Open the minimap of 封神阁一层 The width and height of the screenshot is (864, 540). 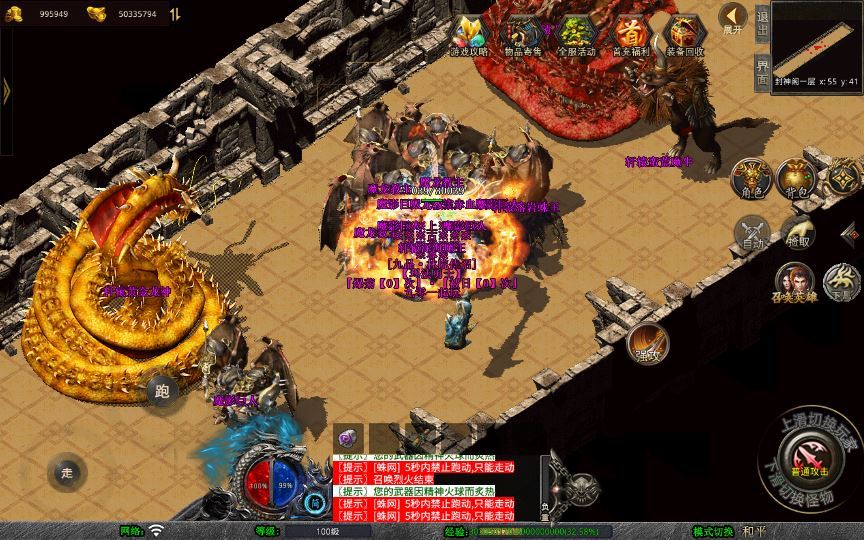tap(817, 40)
